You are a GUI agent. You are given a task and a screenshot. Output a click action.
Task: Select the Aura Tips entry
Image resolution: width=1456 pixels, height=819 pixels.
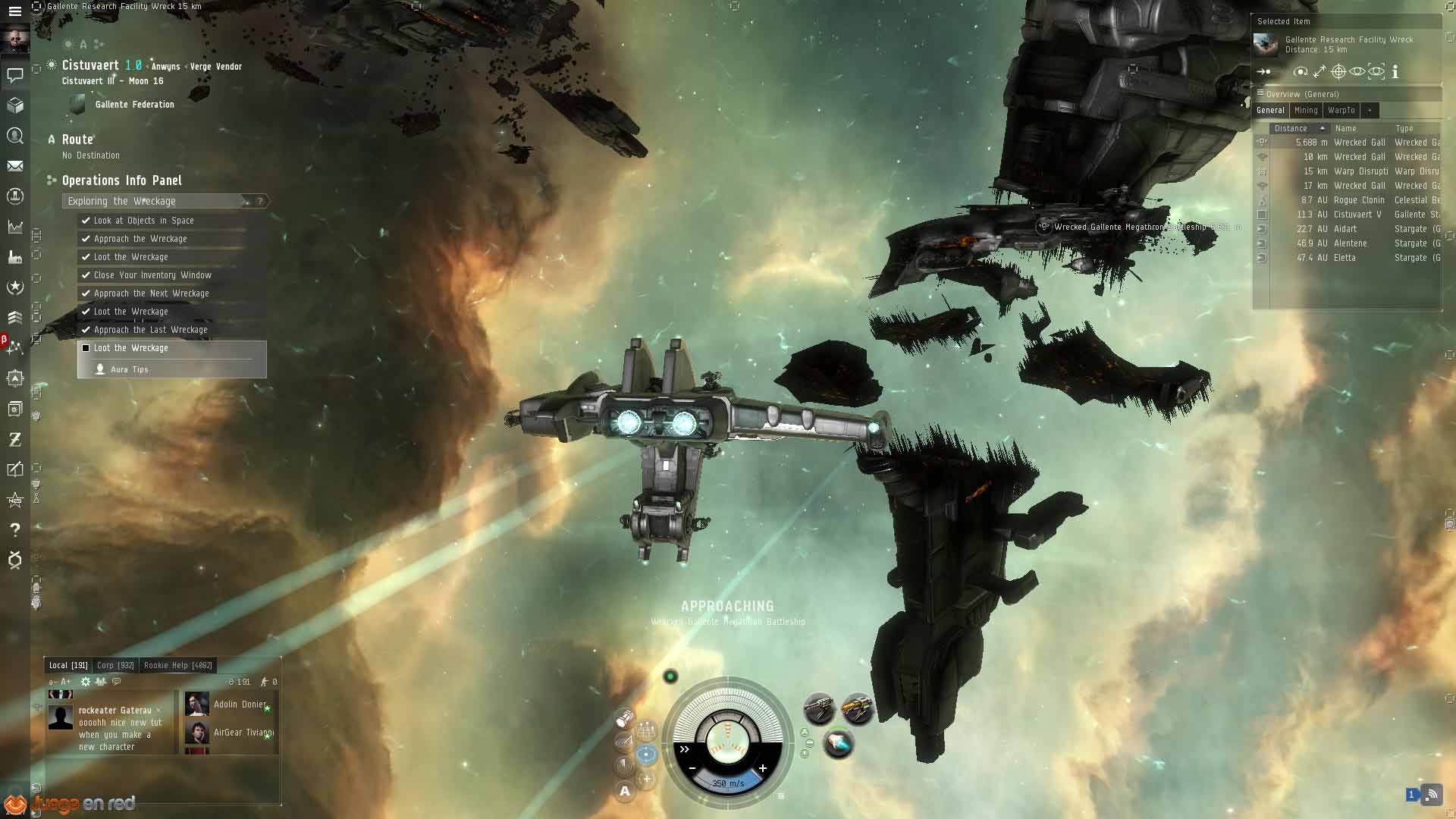coord(129,369)
